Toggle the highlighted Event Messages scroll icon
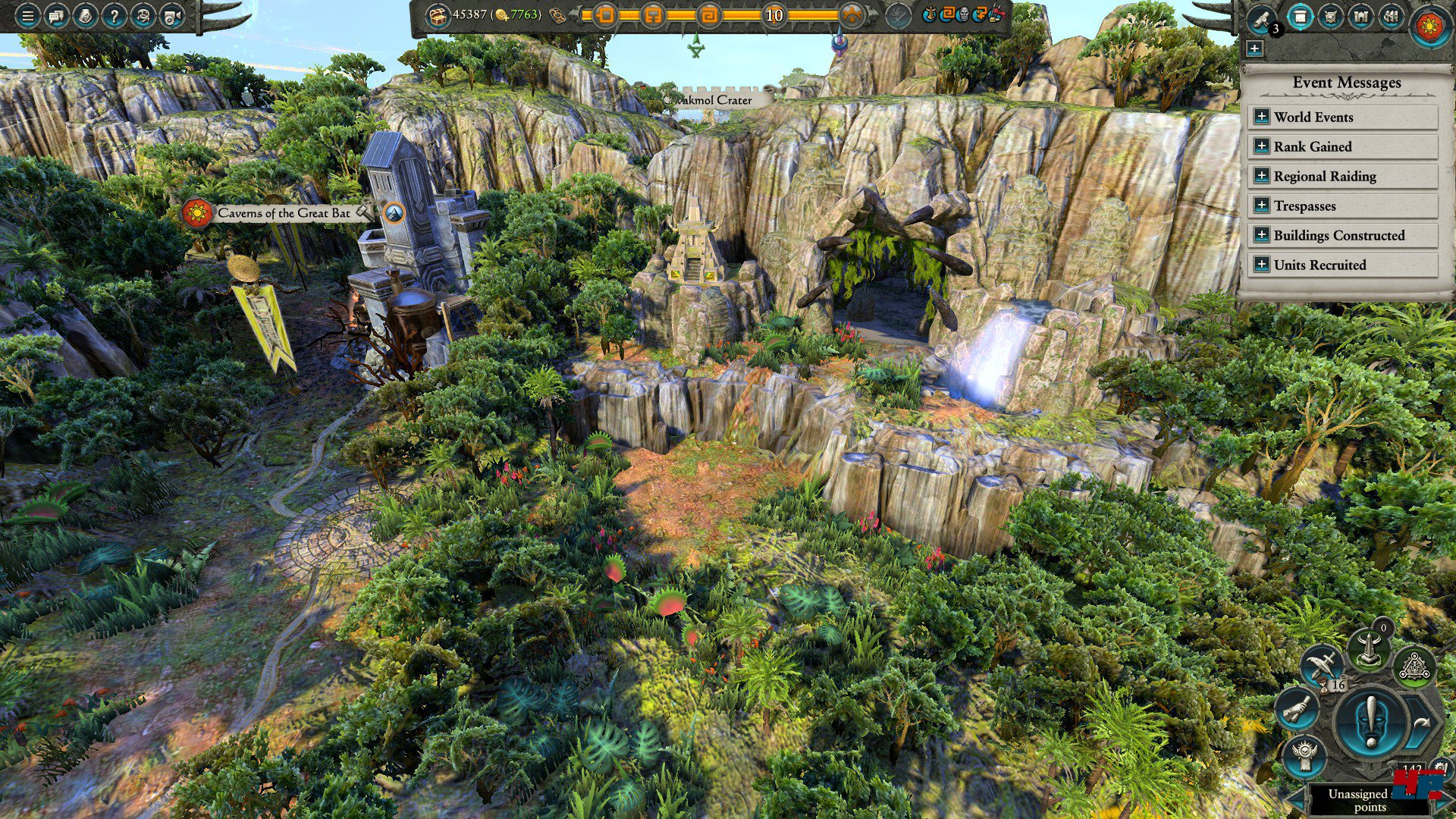Image resolution: width=1456 pixels, height=819 pixels. pos(1300,17)
